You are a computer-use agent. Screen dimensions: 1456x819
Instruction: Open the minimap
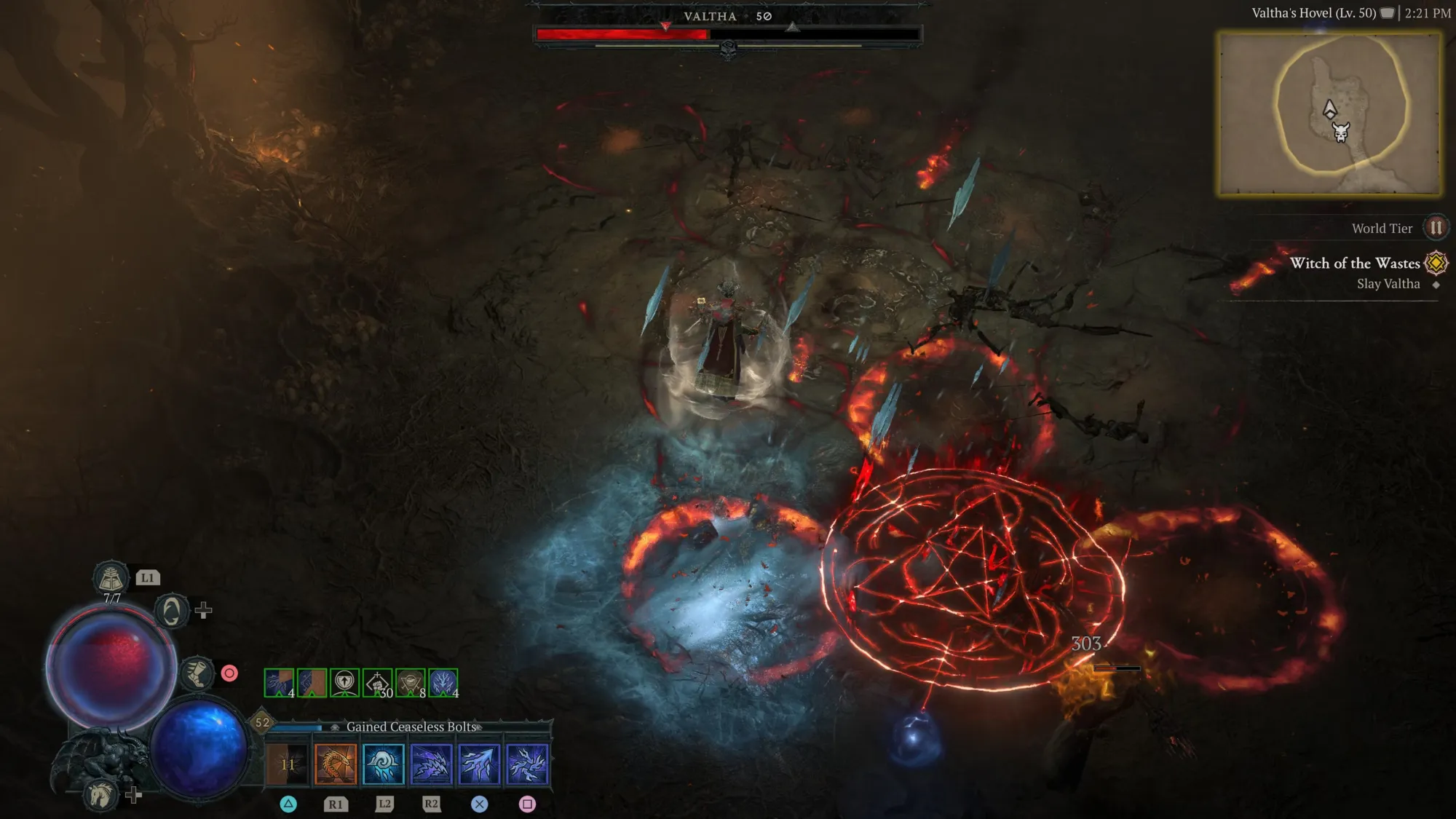click(1329, 114)
